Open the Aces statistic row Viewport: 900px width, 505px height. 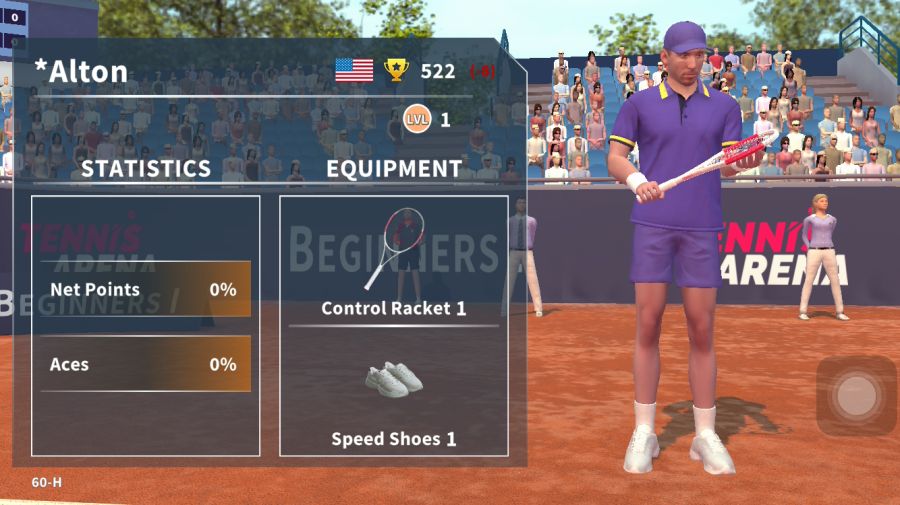pyautogui.click(x=144, y=364)
